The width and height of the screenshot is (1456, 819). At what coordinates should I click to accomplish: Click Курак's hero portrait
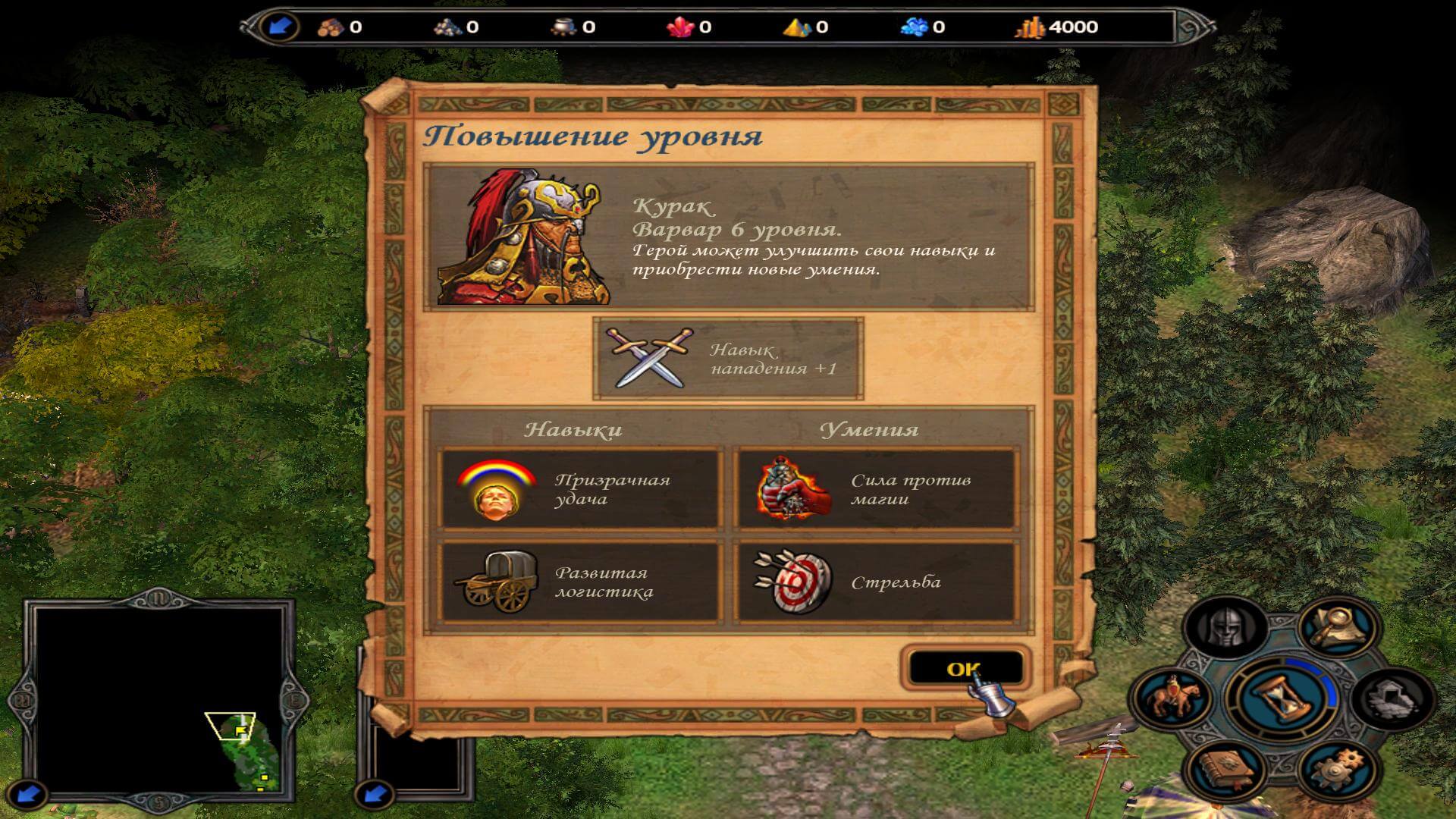point(523,237)
